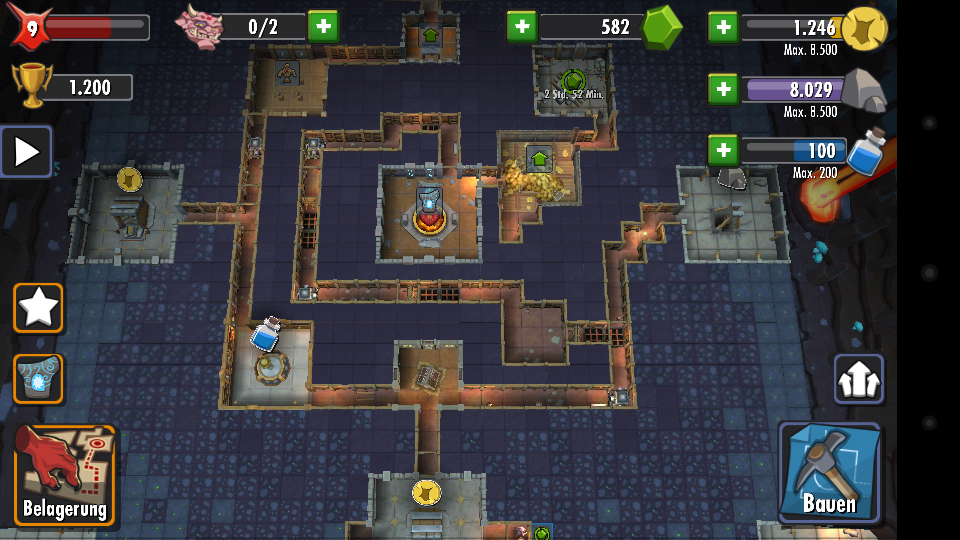960x540 pixels.
Task: Expand the side panel play arrow
Action: [26, 152]
